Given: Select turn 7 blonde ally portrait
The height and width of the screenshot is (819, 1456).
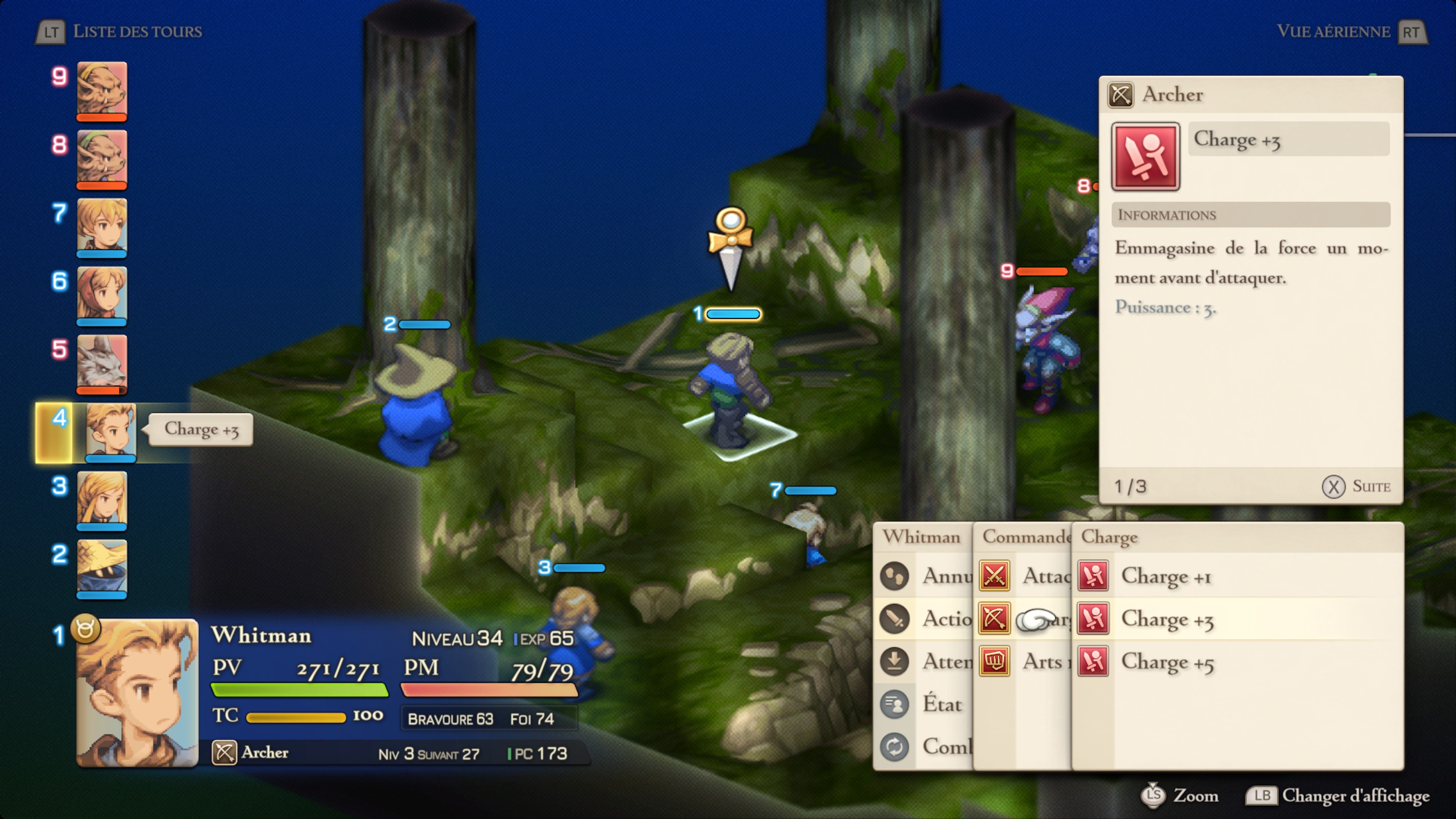Looking at the screenshot, I should click(x=102, y=226).
